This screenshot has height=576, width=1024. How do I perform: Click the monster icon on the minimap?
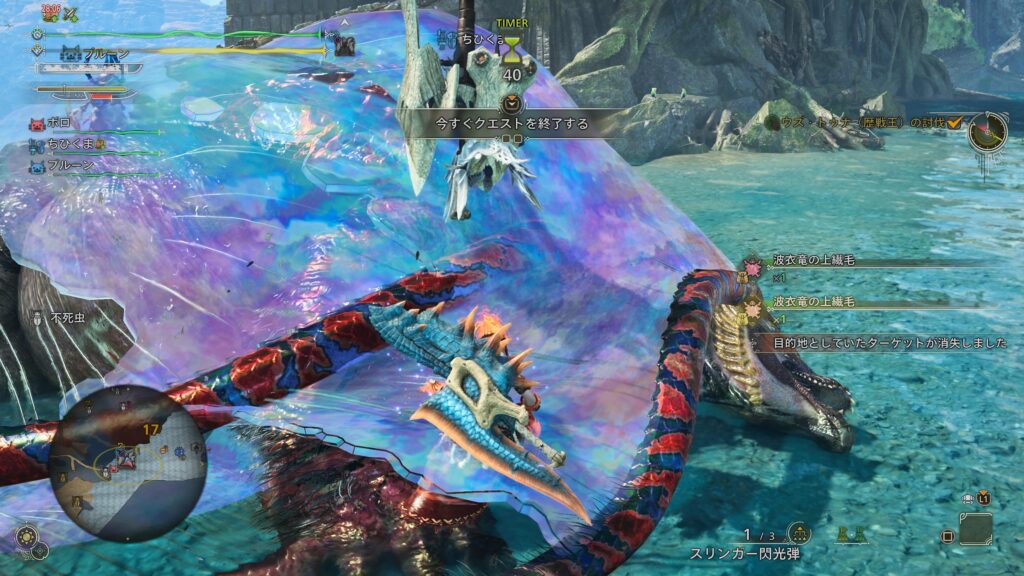tap(127, 457)
